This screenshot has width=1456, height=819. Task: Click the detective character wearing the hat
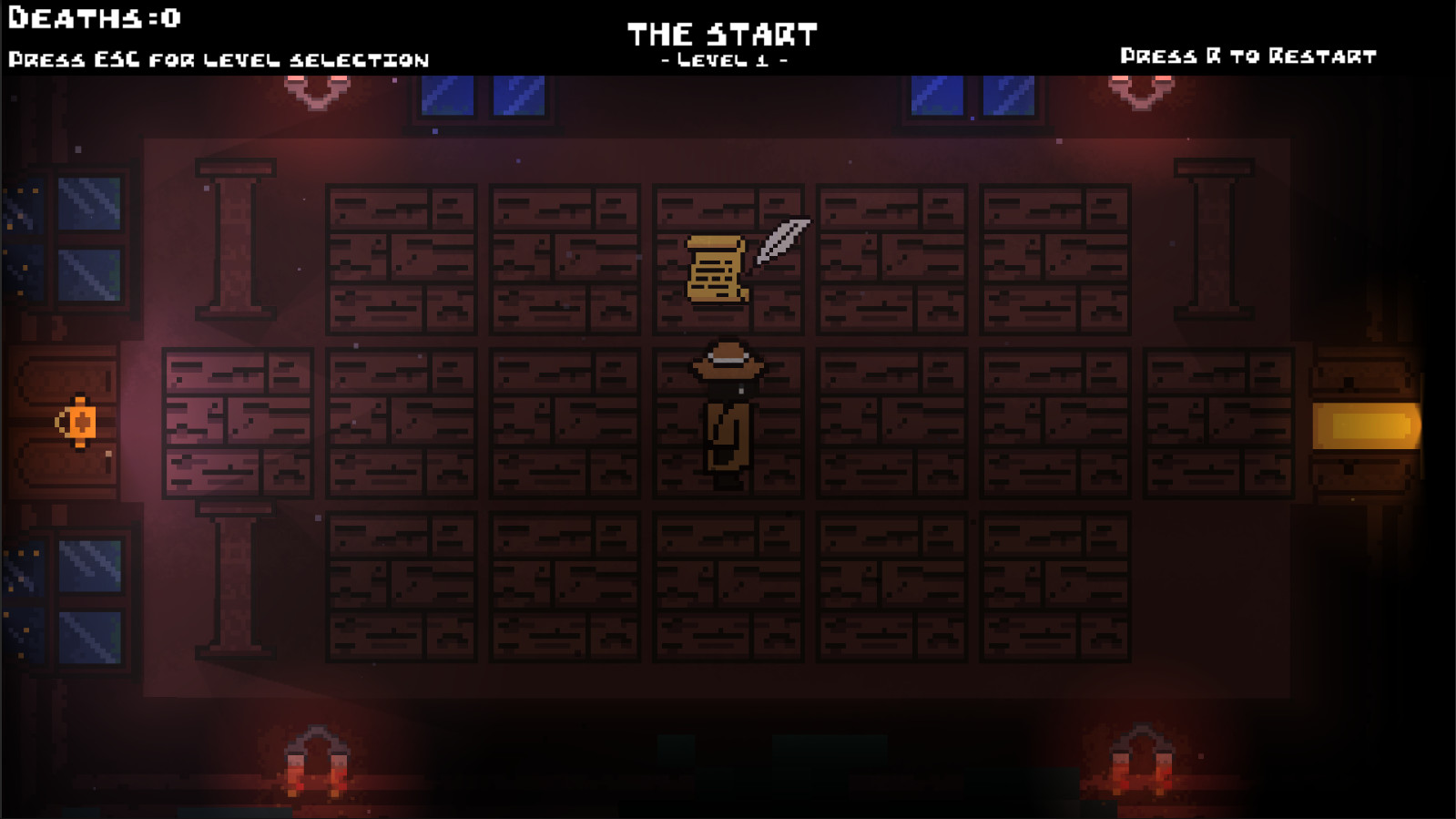click(727, 405)
